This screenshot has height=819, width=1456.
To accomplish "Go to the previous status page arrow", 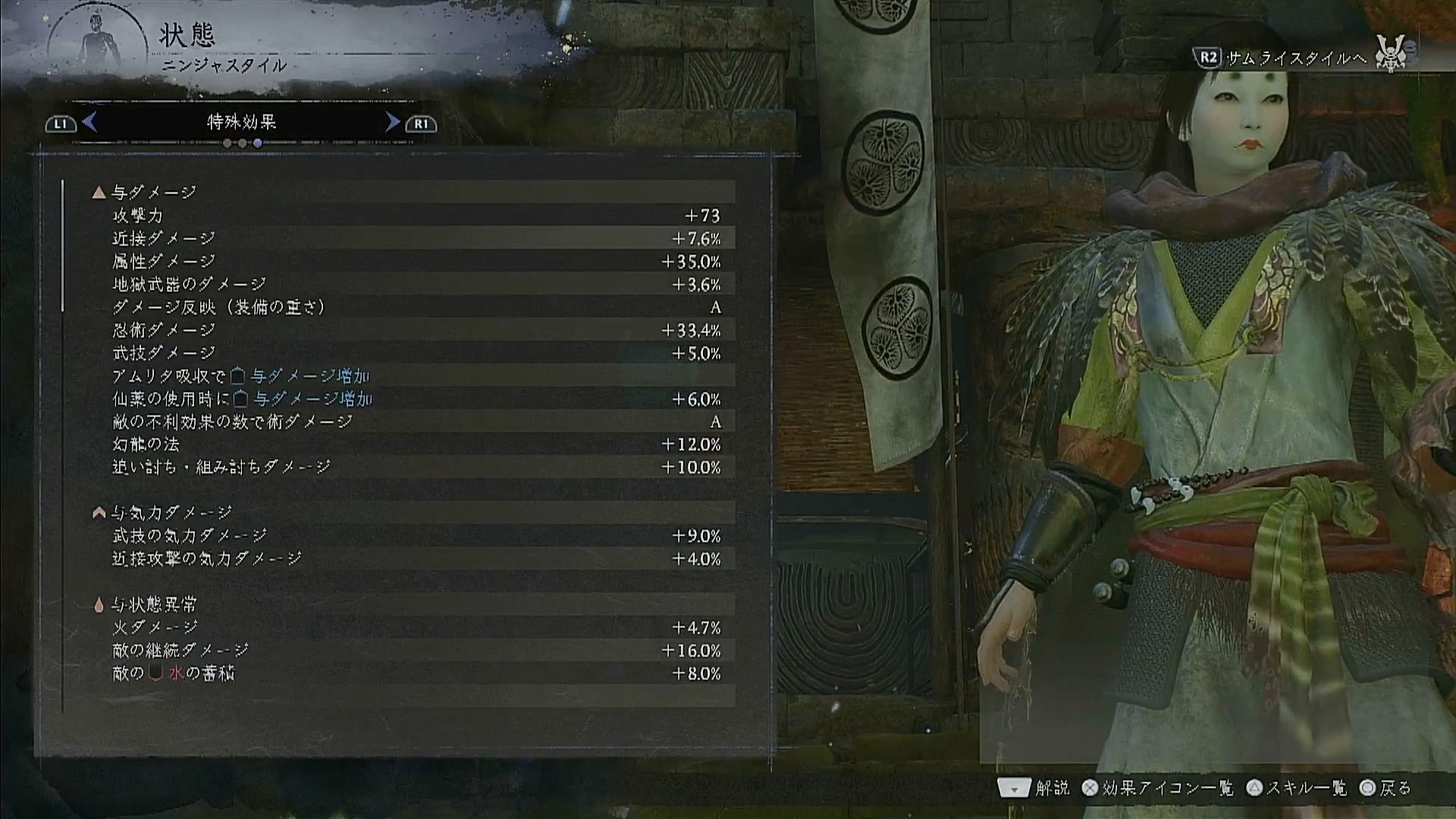I will coord(89,122).
